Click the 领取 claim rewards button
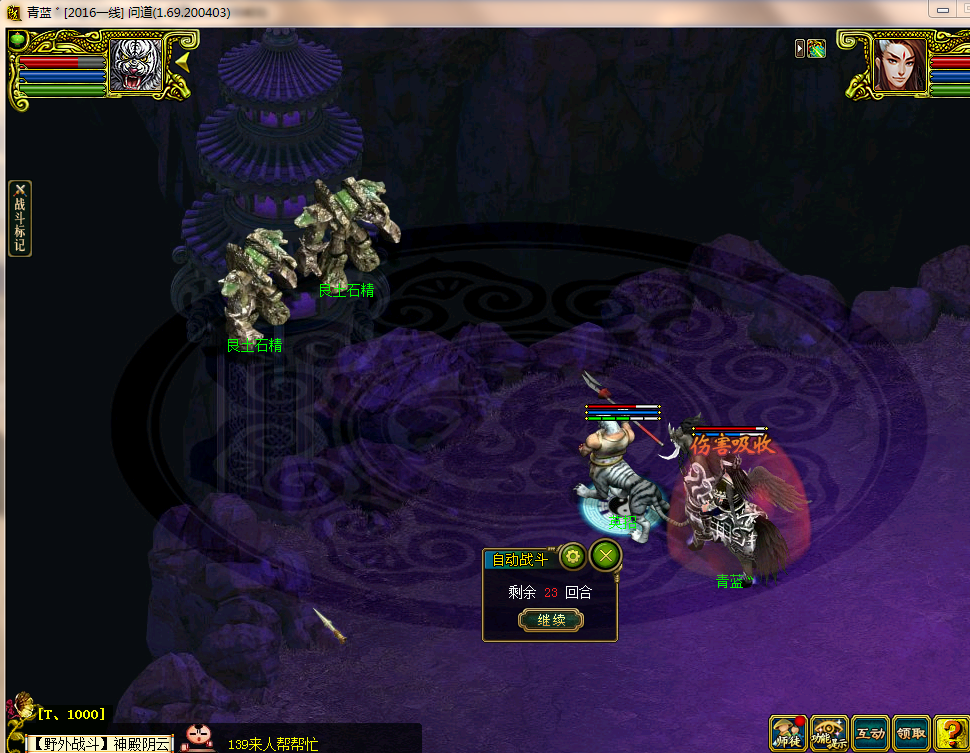The width and height of the screenshot is (970, 753). point(910,733)
